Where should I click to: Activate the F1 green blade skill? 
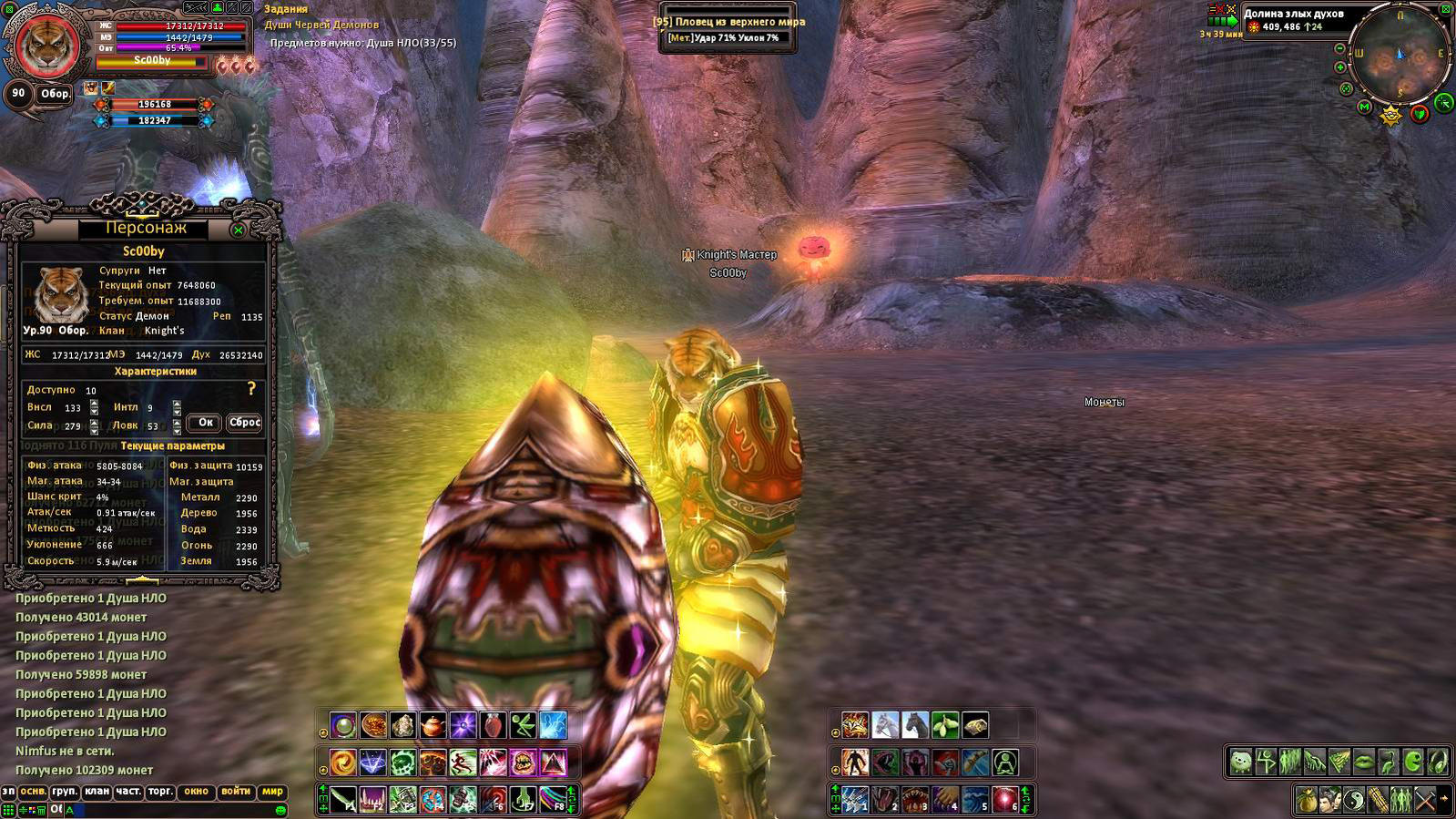[x=343, y=800]
